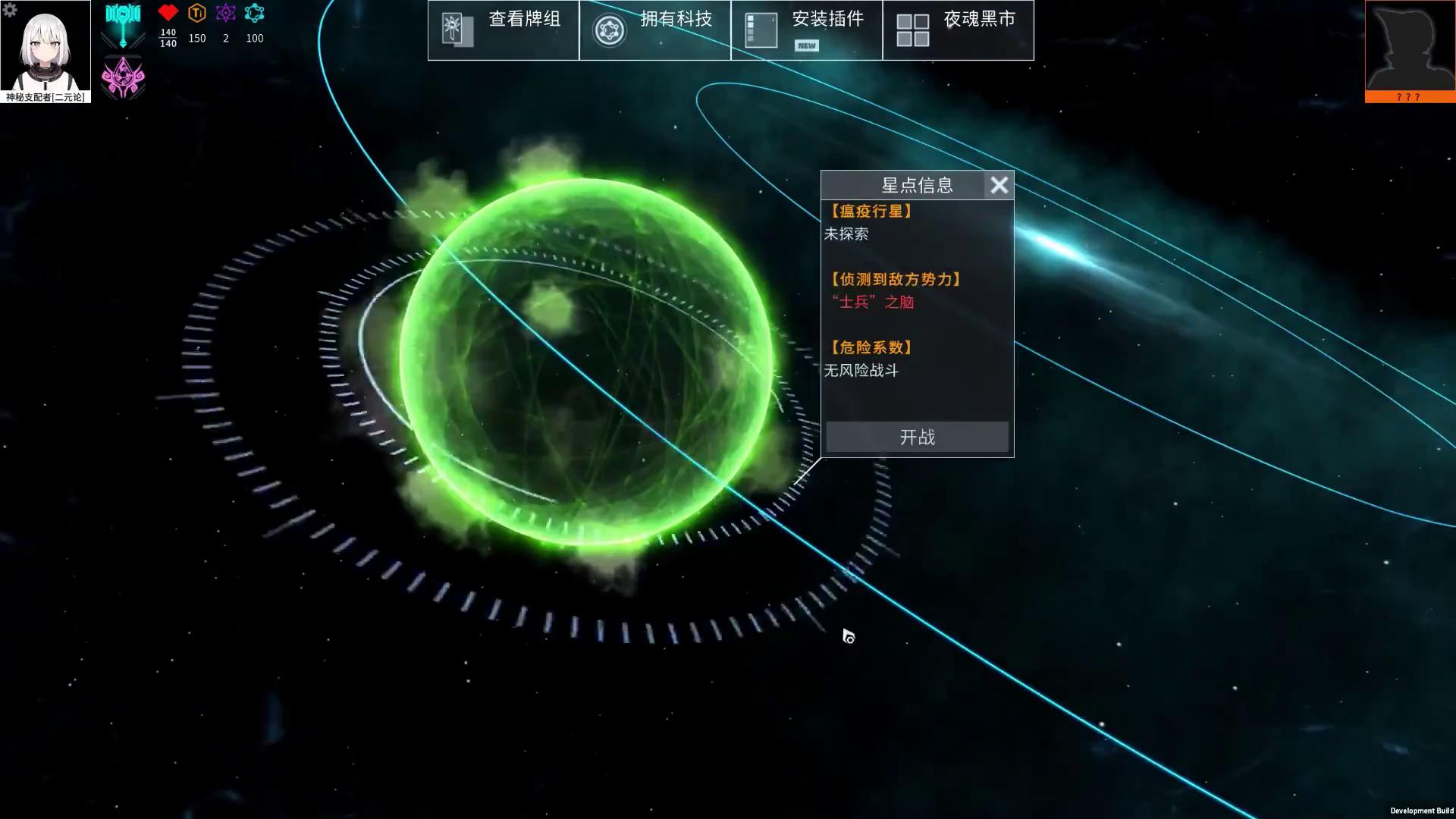This screenshot has width=1456, height=819.
Task: Click the unknown ??? enemy silhouette portrait
Action: [x=1410, y=48]
